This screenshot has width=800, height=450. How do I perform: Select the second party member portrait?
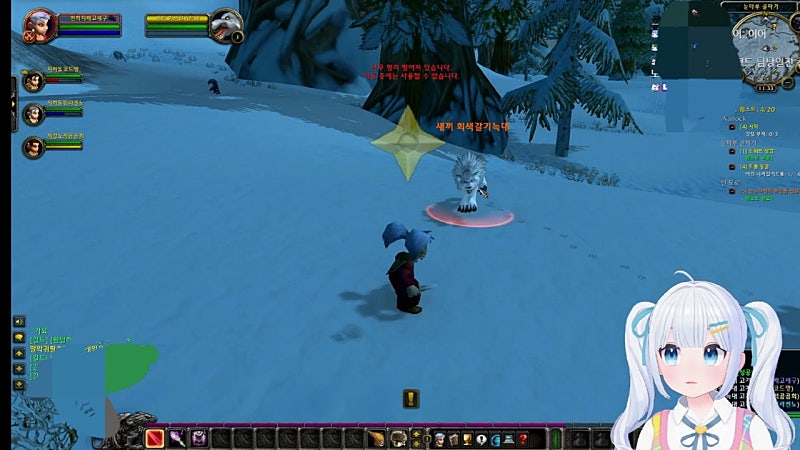tap(34, 114)
